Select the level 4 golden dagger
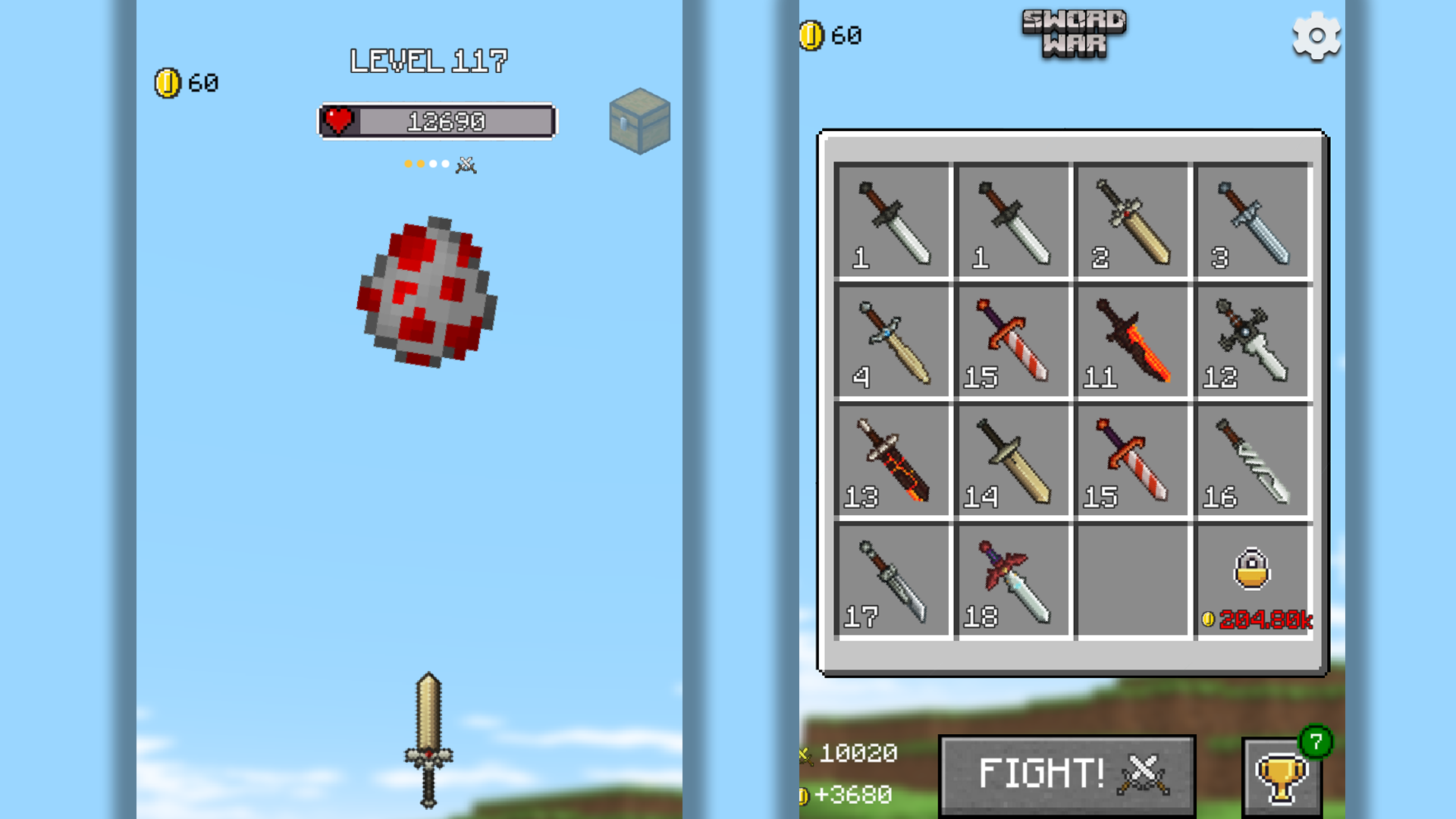Image resolution: width=1456 pixels, height=819 pixels. point(893,339)
